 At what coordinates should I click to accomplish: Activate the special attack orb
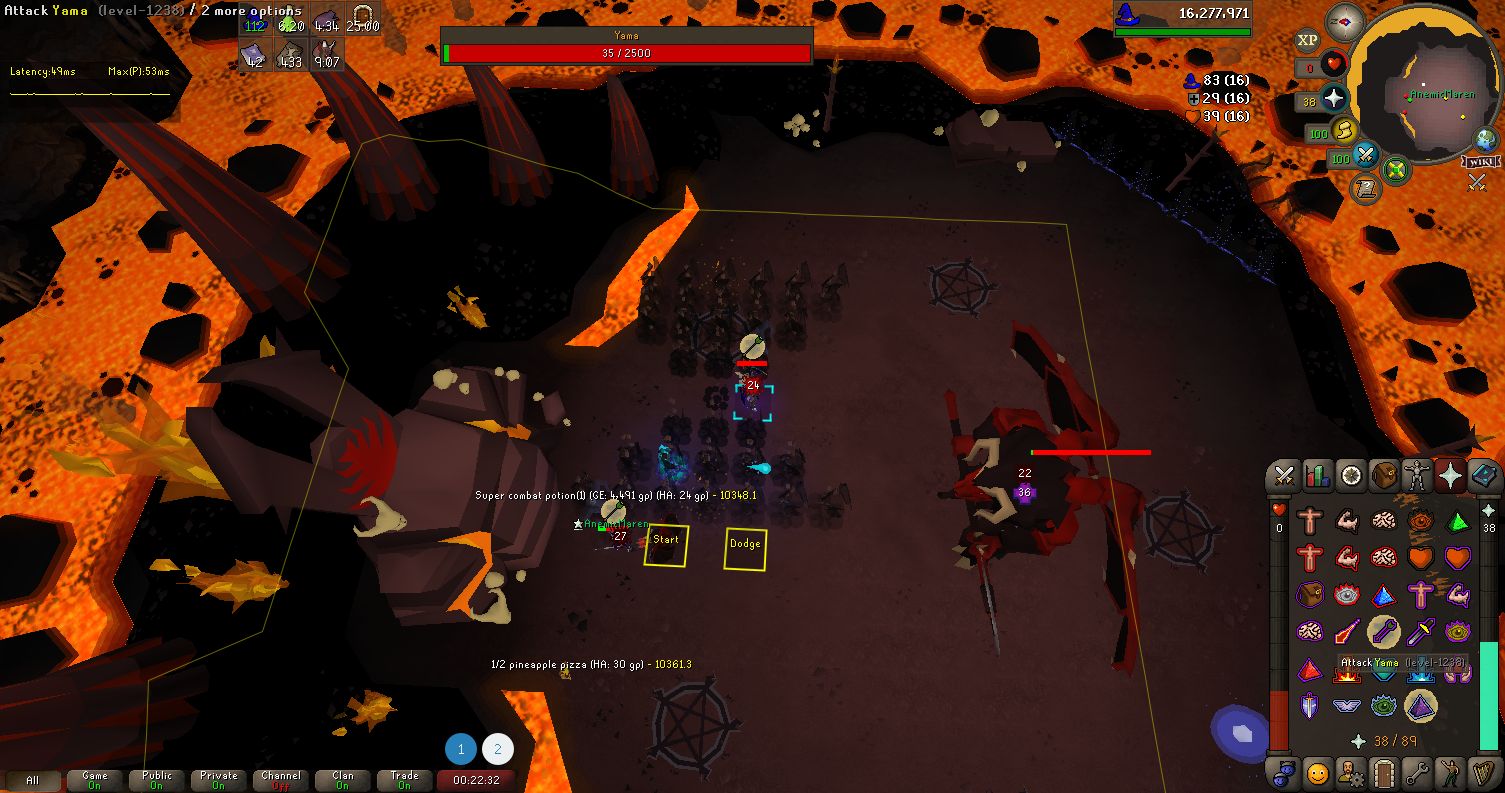(x=1366, y=157)
